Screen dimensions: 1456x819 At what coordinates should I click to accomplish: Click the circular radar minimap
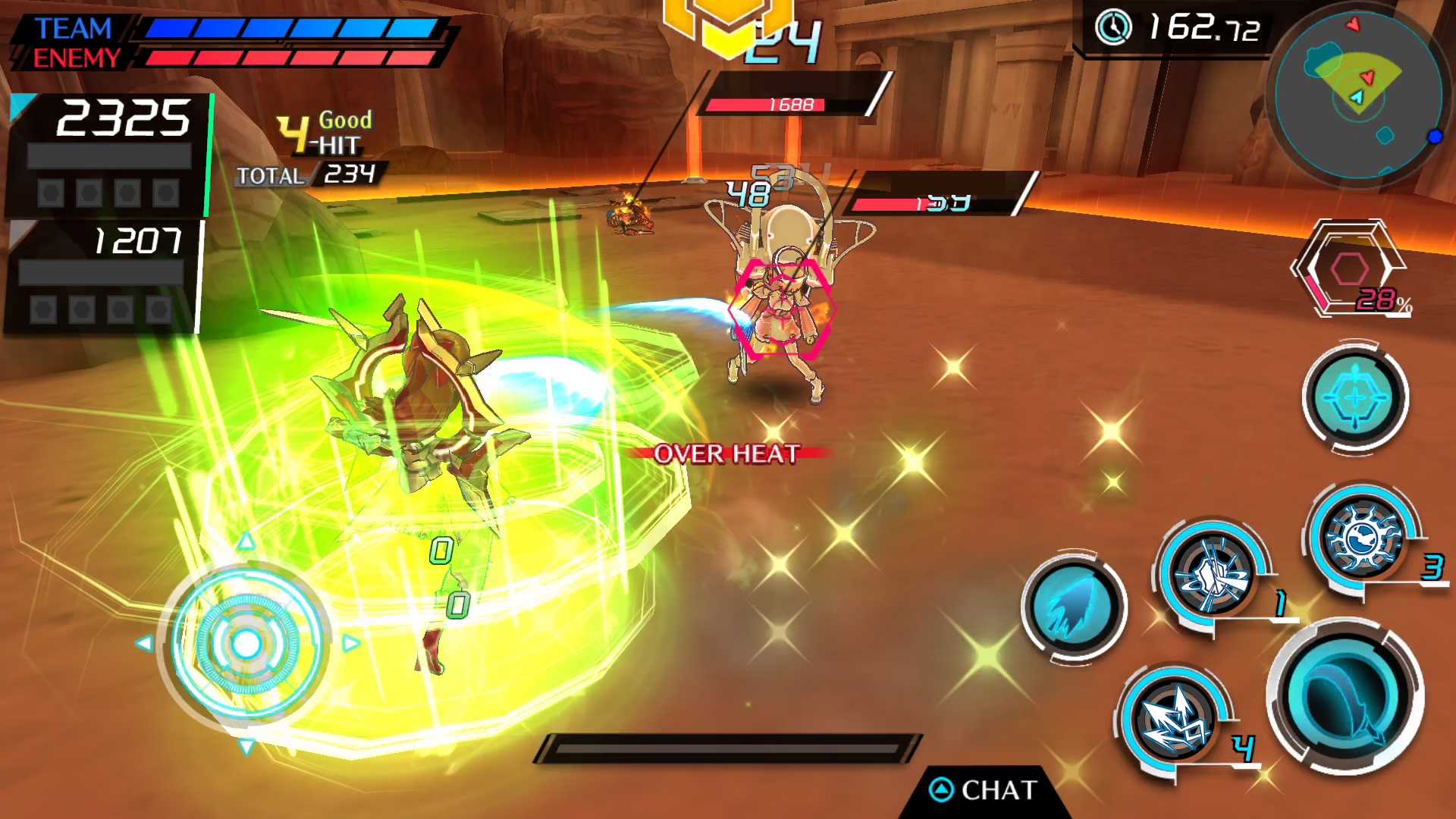point(1357,96)
